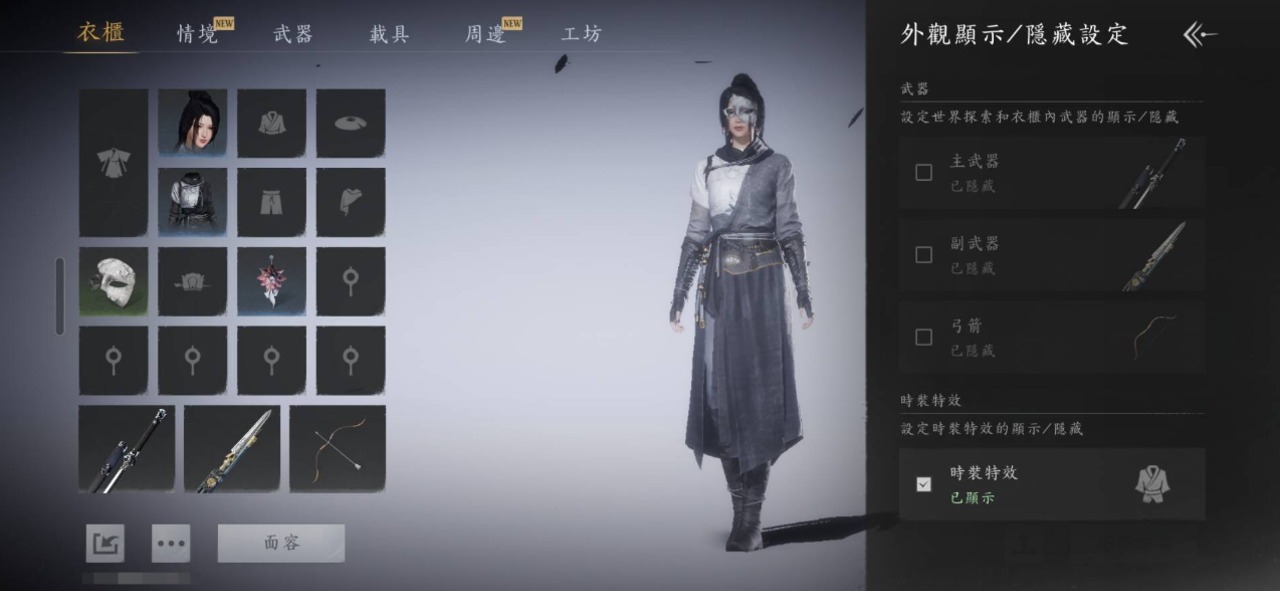Toggle the 副武器 display checkbox

pos(924,255)
